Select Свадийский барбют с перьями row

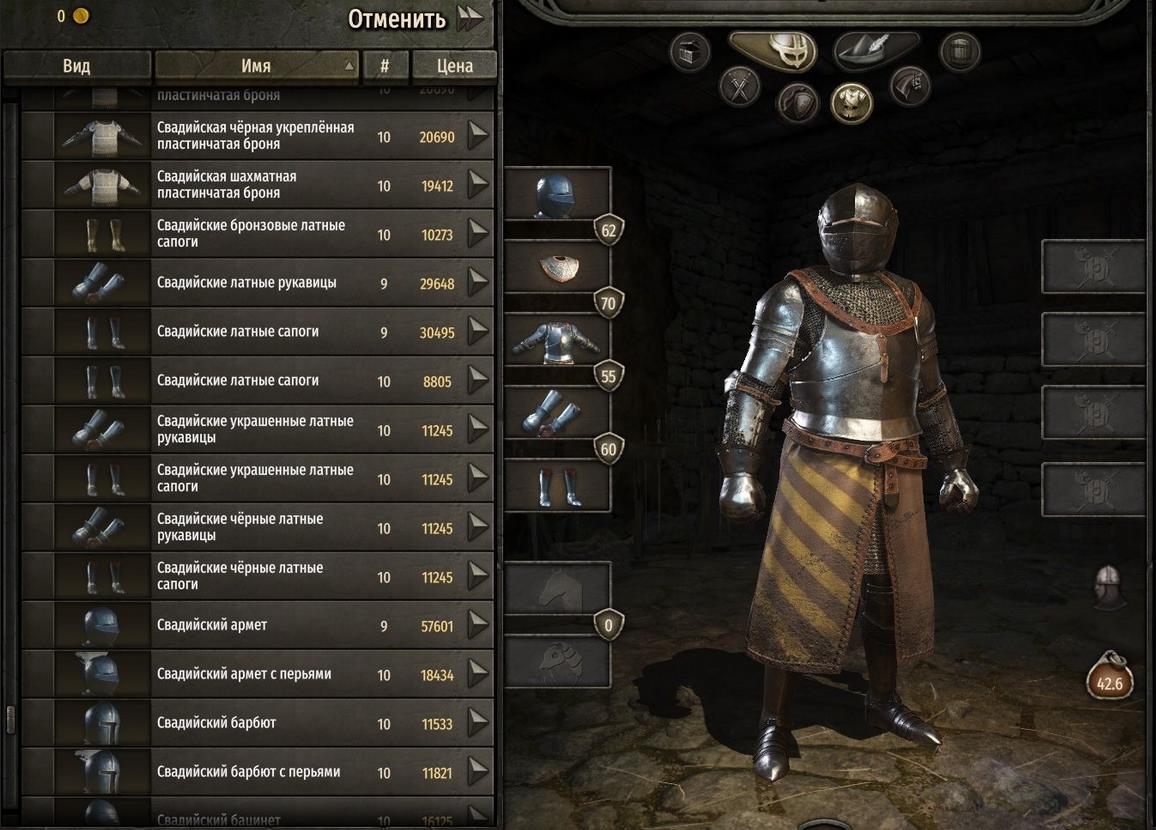[x=256, y=772]
